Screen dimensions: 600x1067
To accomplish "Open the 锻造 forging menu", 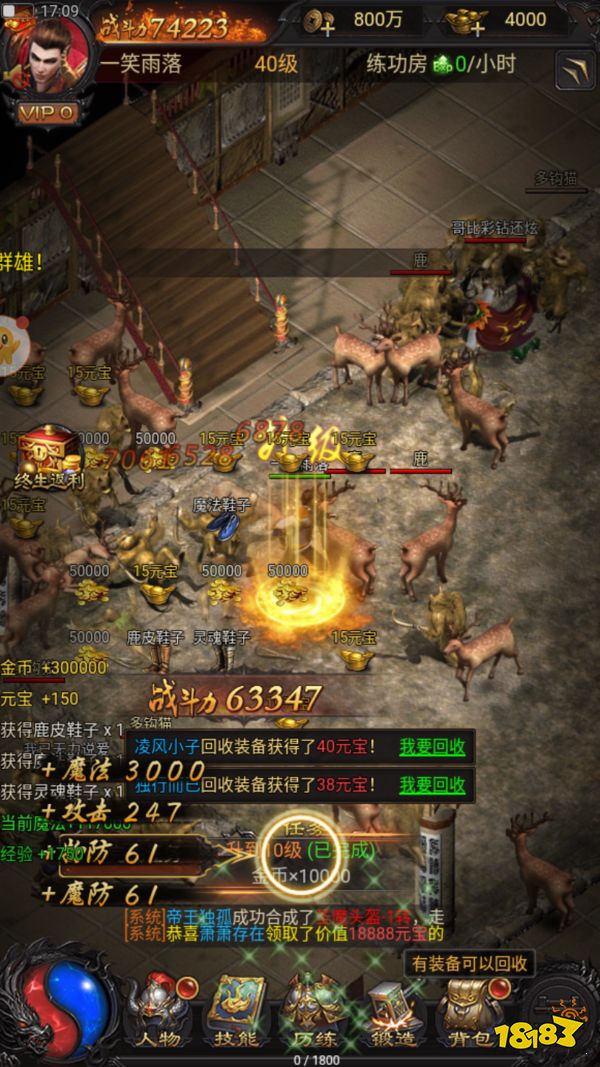I will tap(392, 1010).
